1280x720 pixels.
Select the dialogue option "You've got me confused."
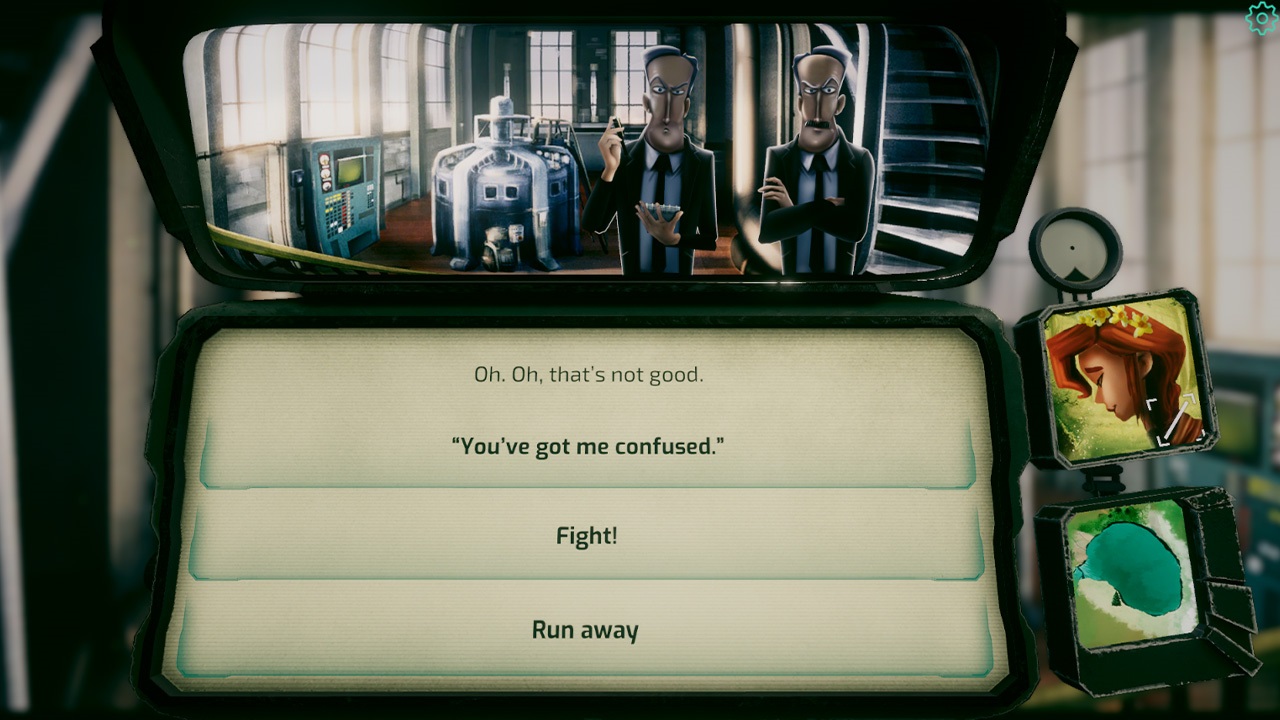[x=585, y=447]
